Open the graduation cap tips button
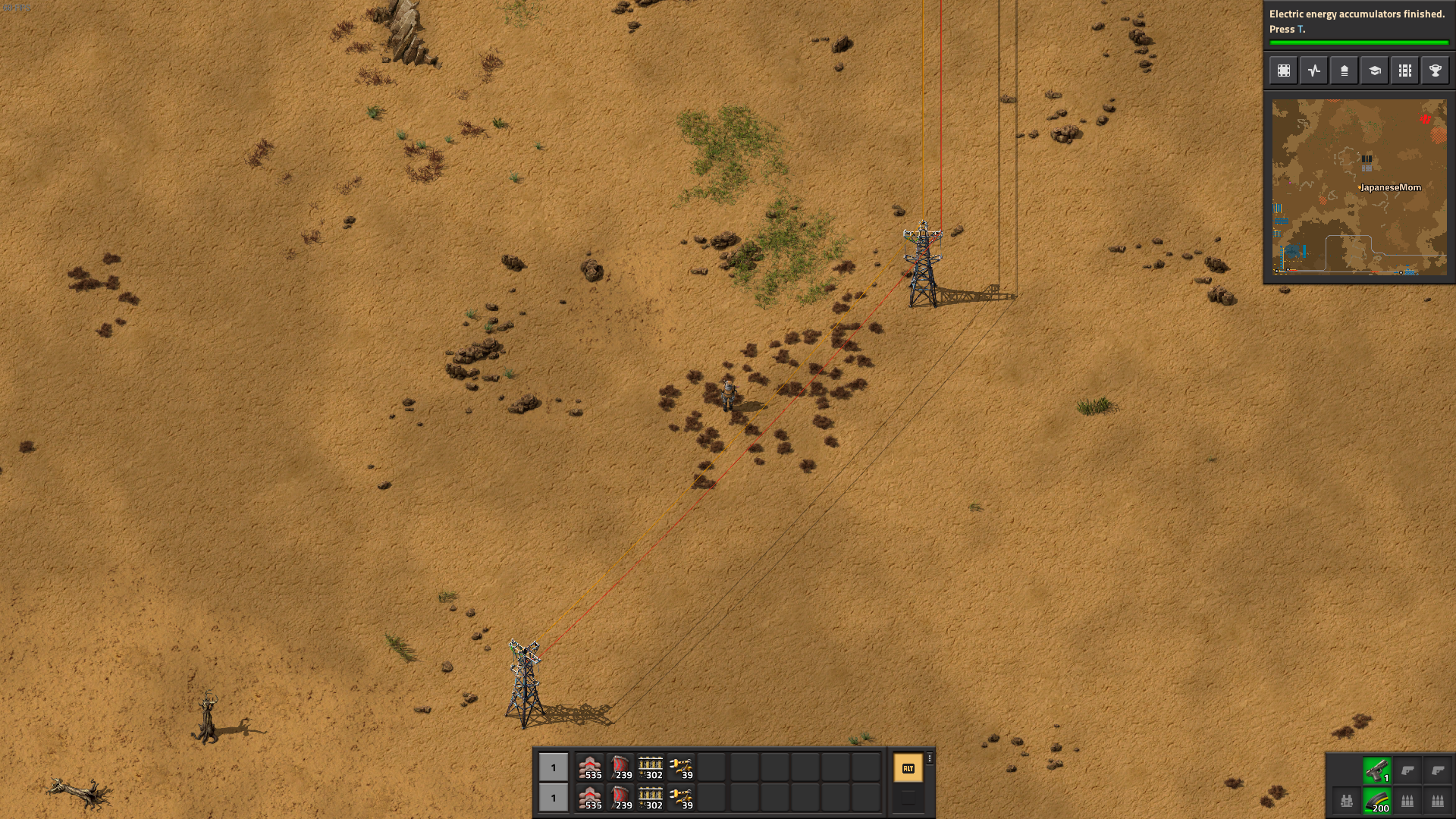This screenshot has width=1456, height=819. 1375,71
